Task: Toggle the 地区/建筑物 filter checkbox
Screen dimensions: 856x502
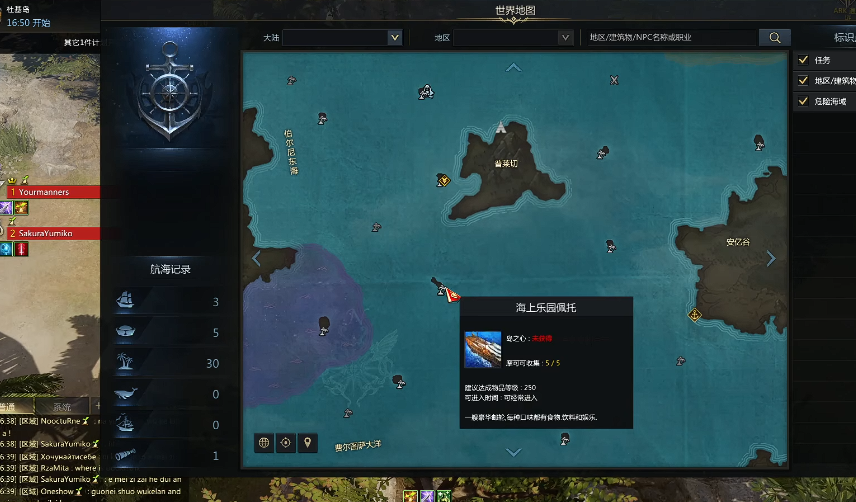Action: (802, 81)
